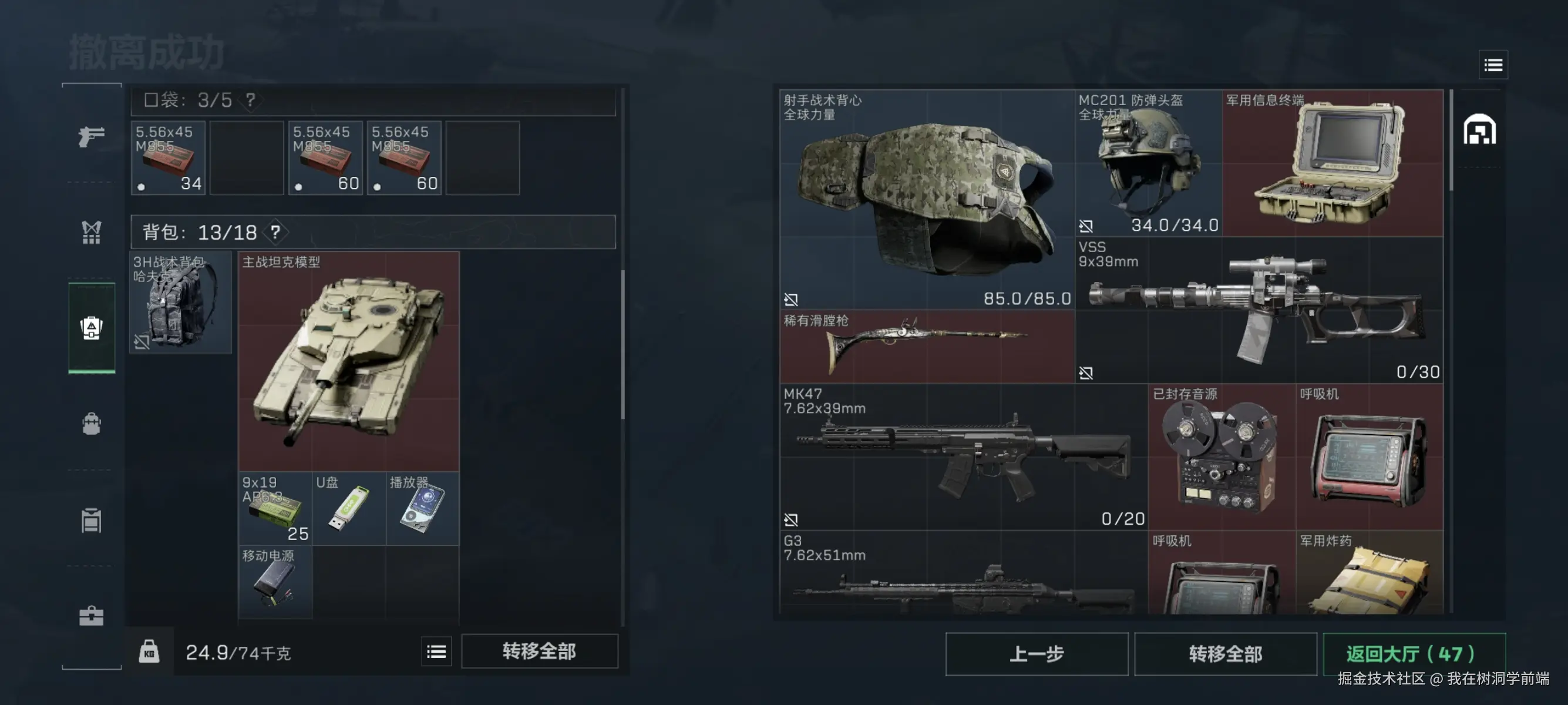Transfer all stash items with right 转移全部
1568x705 pixels.
(x=1224, y=654)
